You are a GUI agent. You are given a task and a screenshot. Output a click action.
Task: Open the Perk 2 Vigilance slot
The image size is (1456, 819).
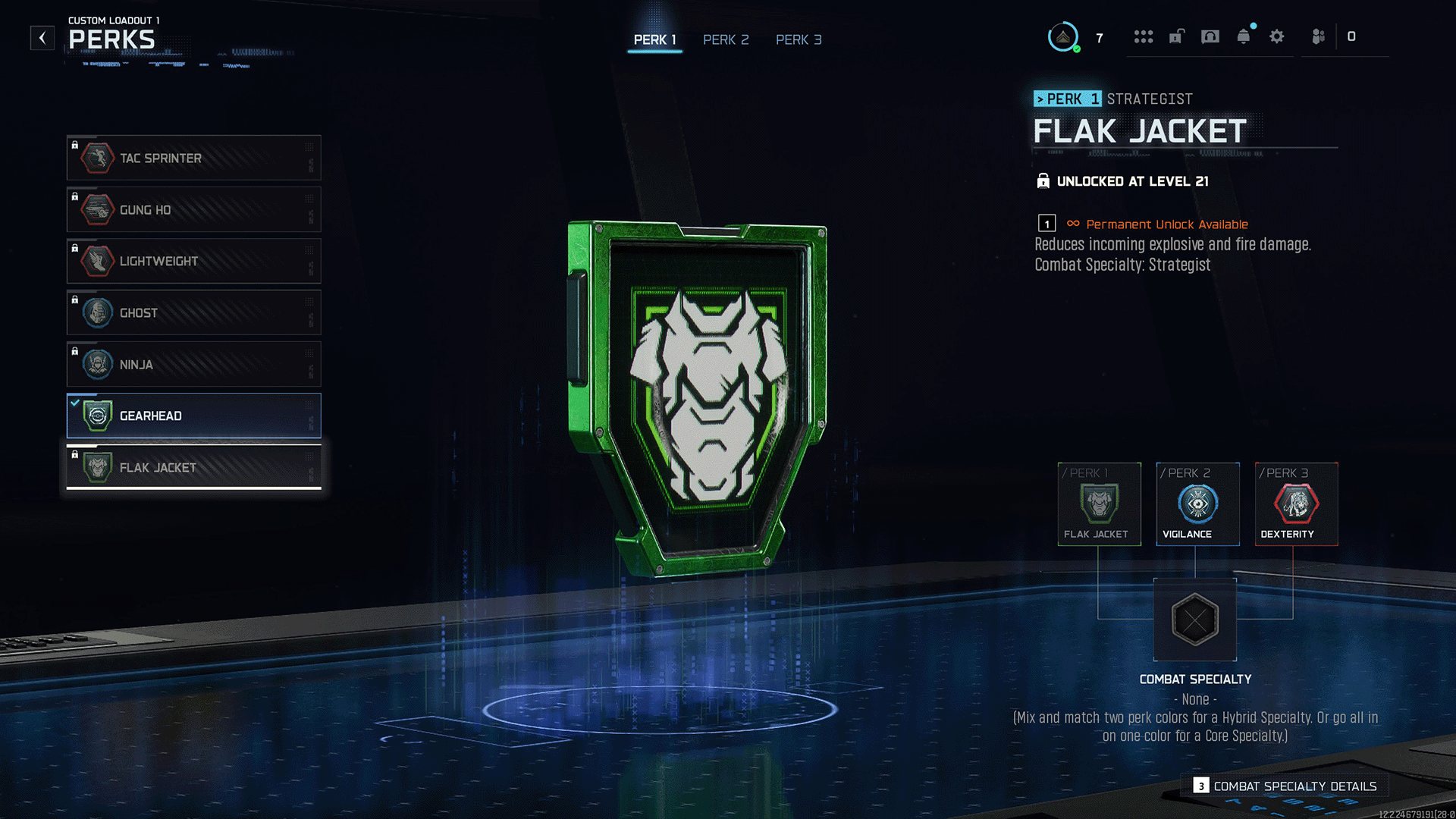(x=1197, y=504)
